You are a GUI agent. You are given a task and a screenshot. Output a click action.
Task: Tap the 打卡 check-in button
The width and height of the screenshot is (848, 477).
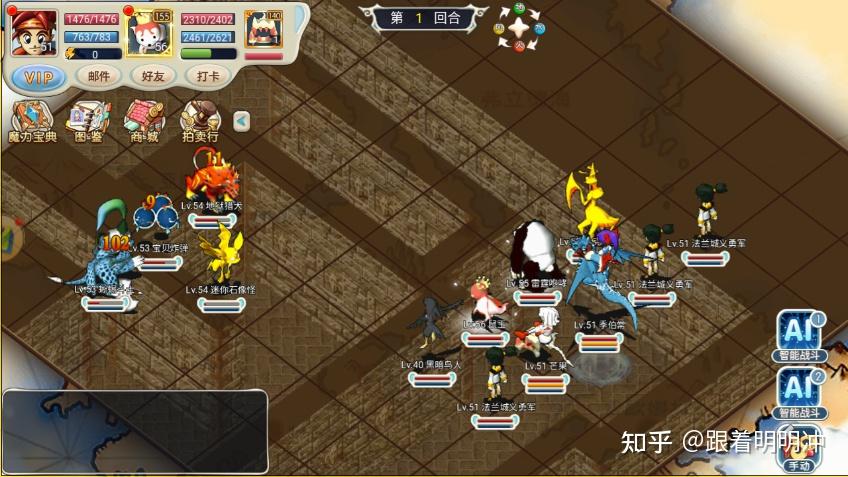208,76
